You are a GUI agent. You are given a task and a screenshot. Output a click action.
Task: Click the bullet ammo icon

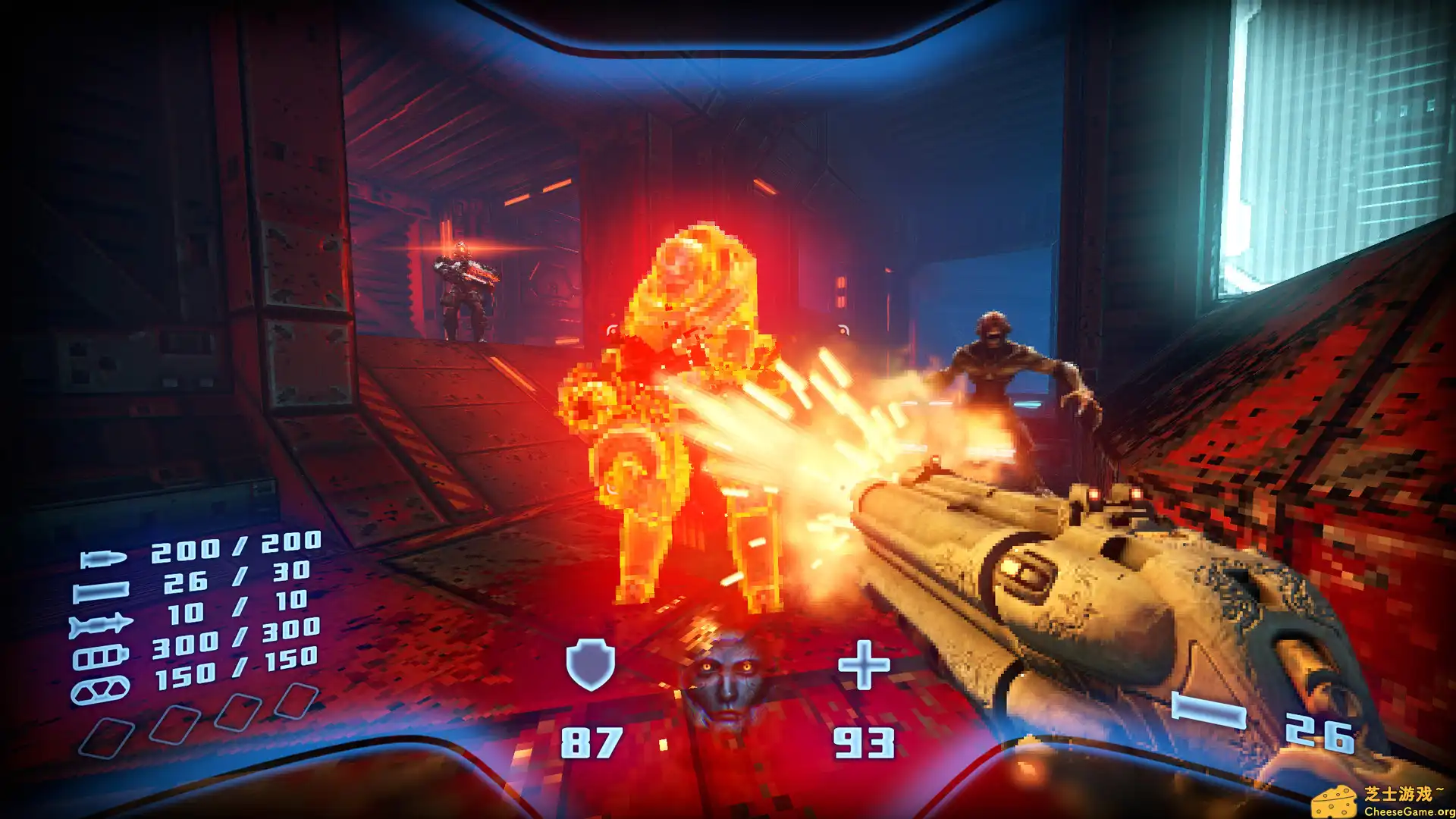tap(103, 560)
